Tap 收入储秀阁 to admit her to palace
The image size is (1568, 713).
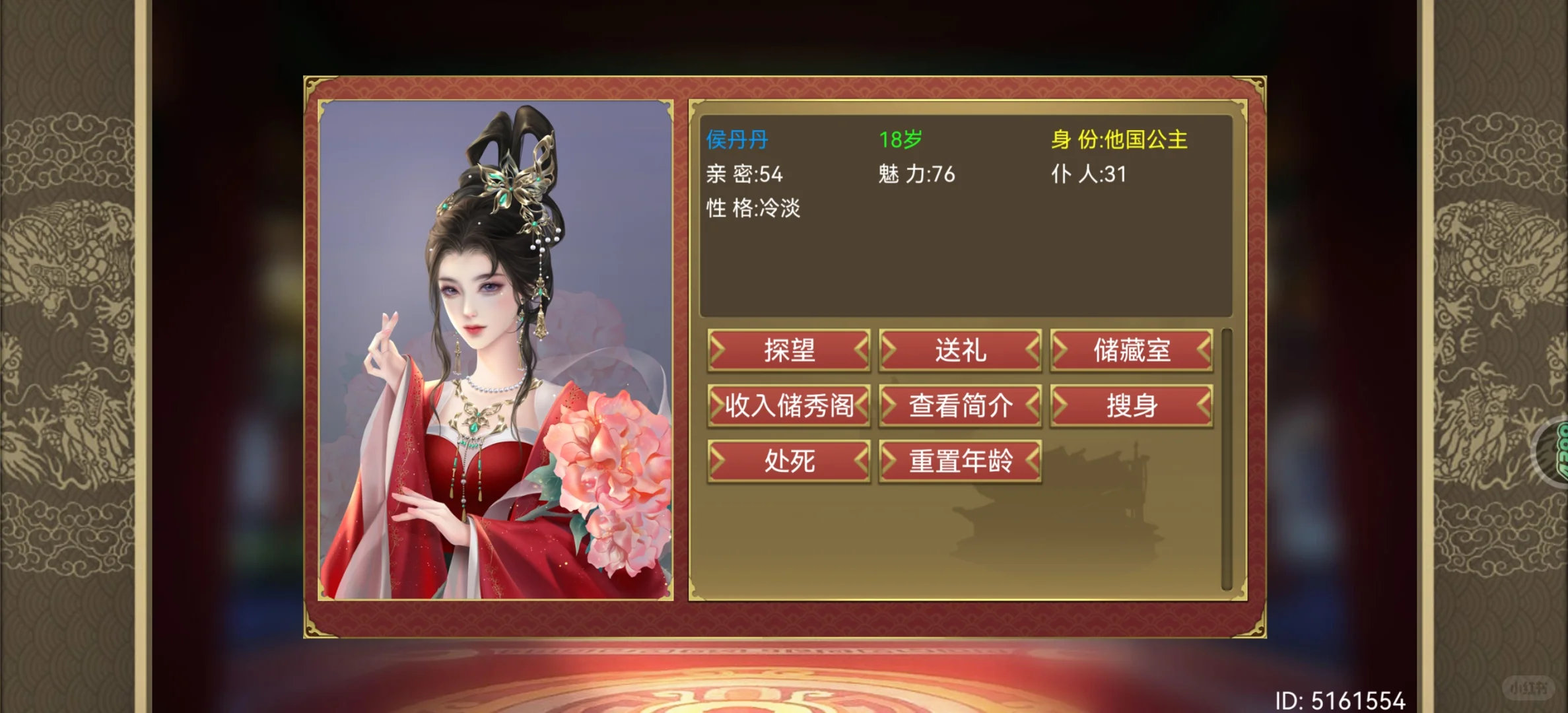789,406
